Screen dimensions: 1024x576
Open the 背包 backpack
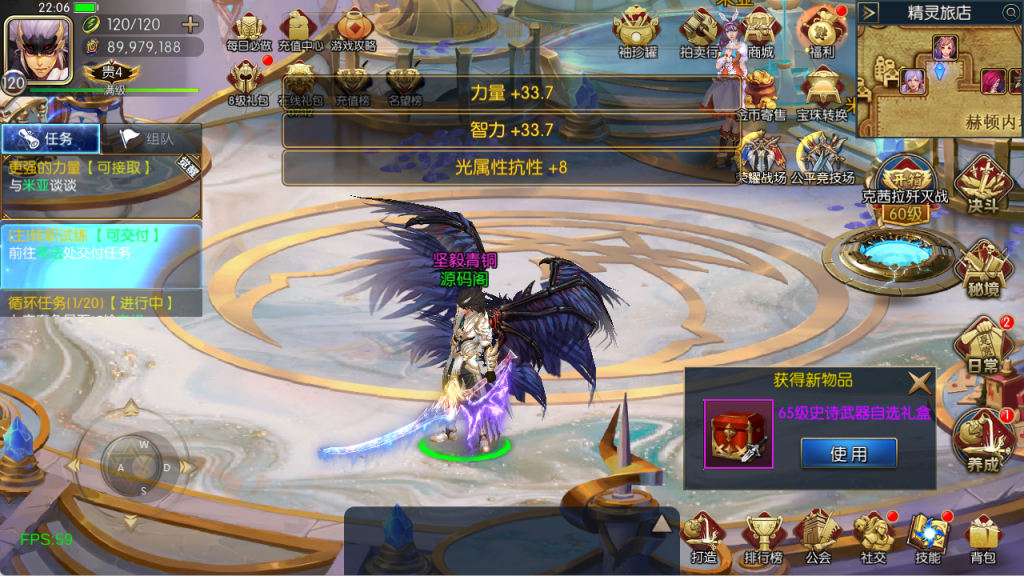tap(983, 538)
